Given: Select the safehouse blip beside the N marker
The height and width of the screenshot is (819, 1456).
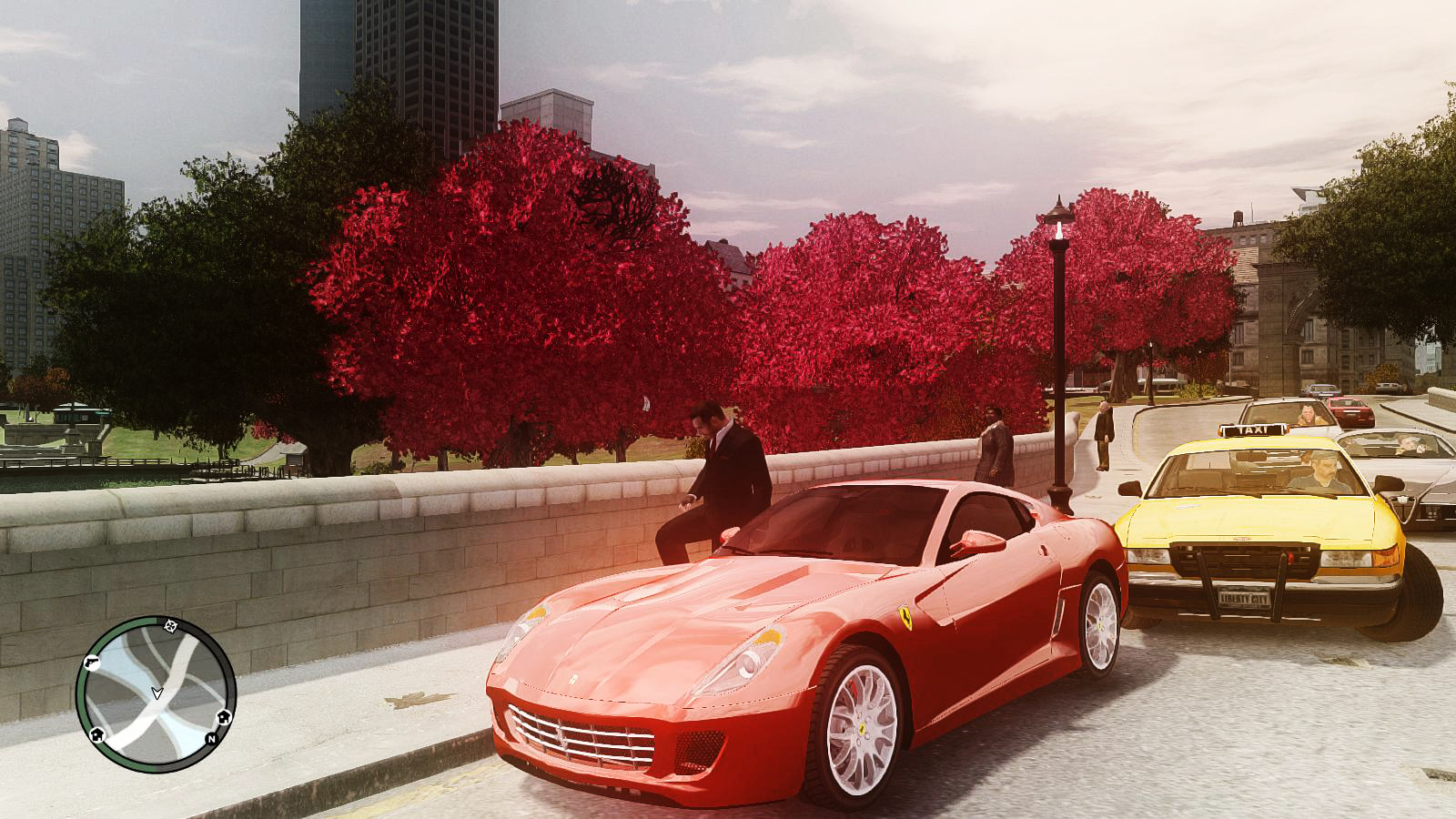Looking at the screenshot, I should [x=222, y=716].
